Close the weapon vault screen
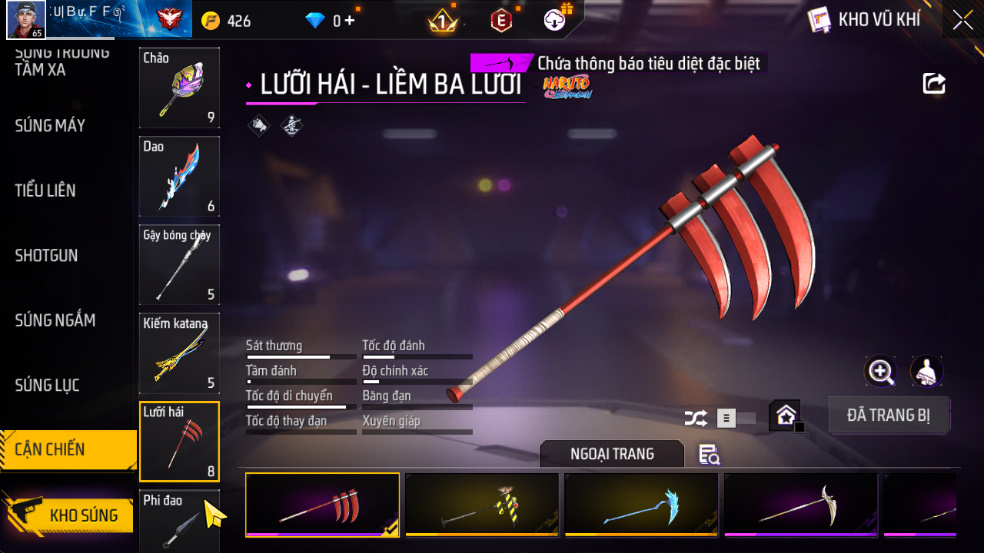Screen dimensions: 984x553 962,20
